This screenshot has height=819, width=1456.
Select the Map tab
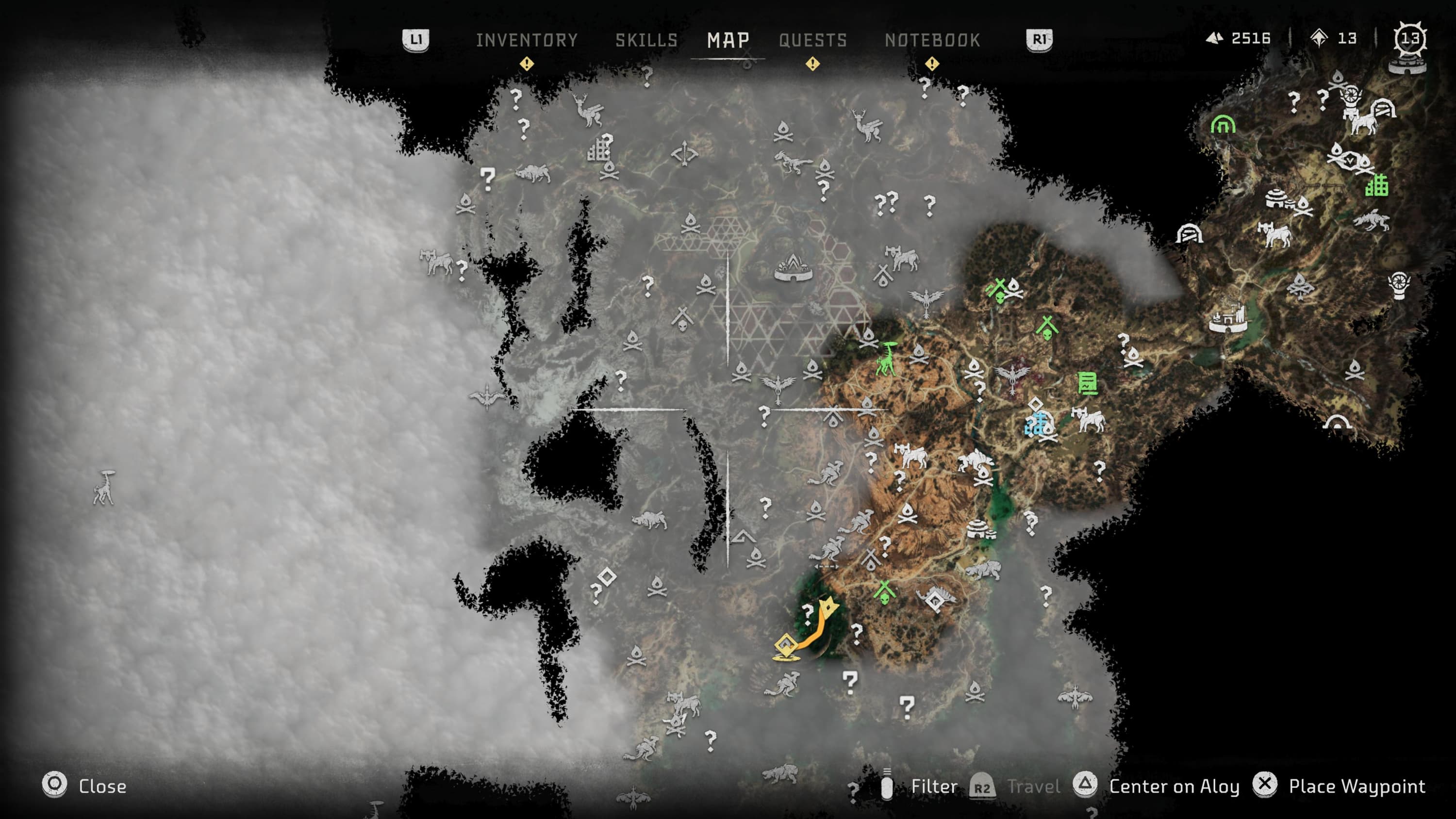coord(728,40)
